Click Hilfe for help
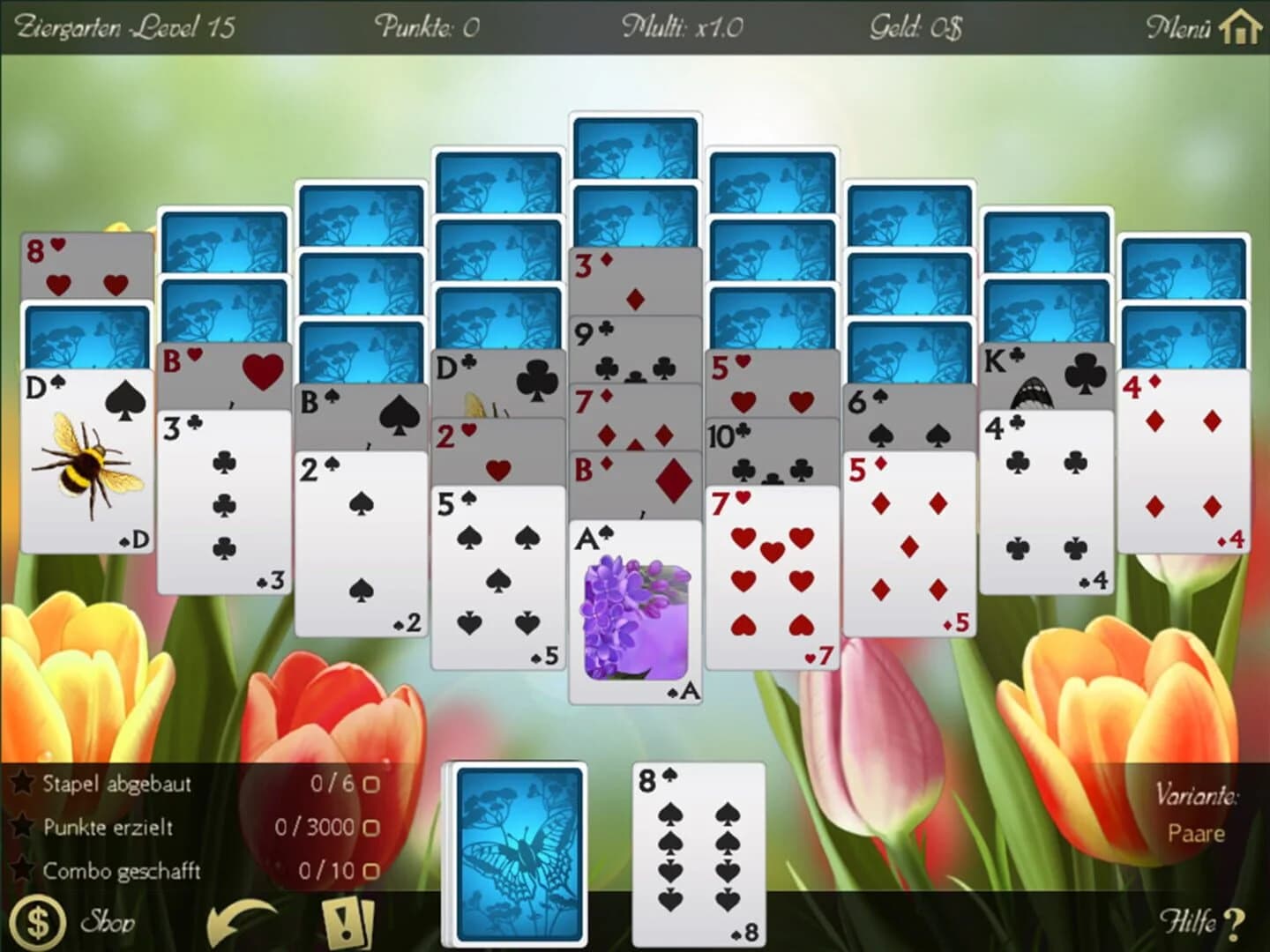1270x952 pixels. pyautogui.click(x=1199, y=922)
